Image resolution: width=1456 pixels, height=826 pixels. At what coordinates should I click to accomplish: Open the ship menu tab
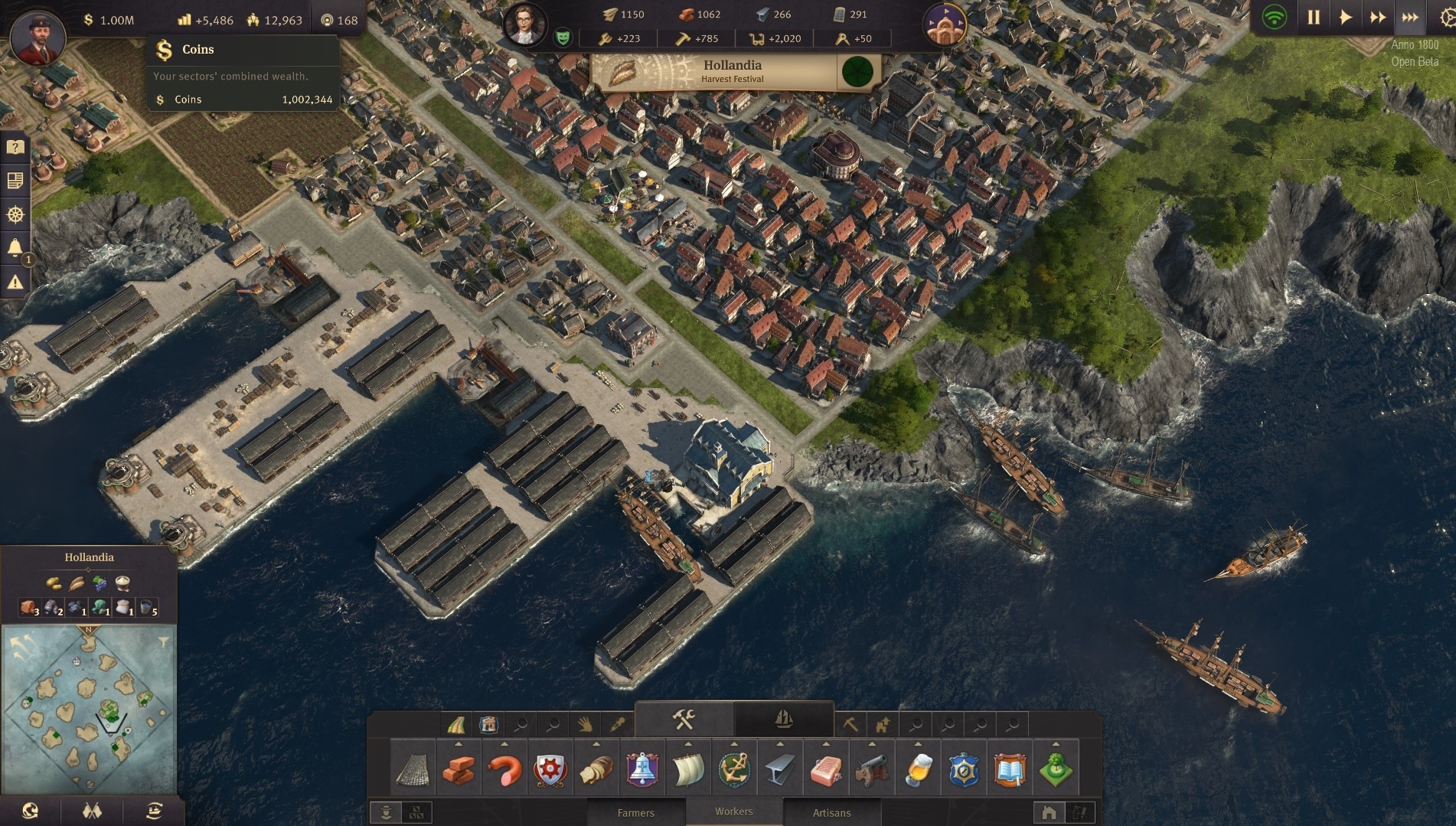point(783,719)
